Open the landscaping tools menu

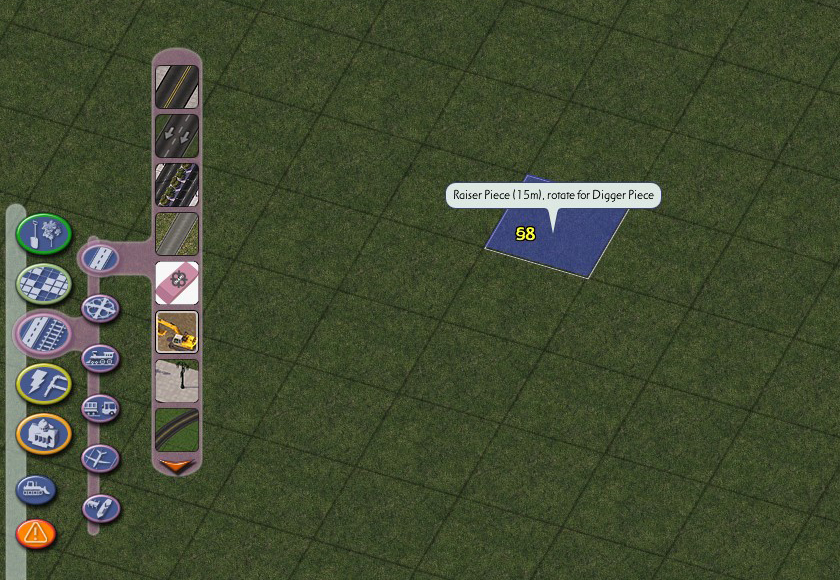(x=43, y=234)
